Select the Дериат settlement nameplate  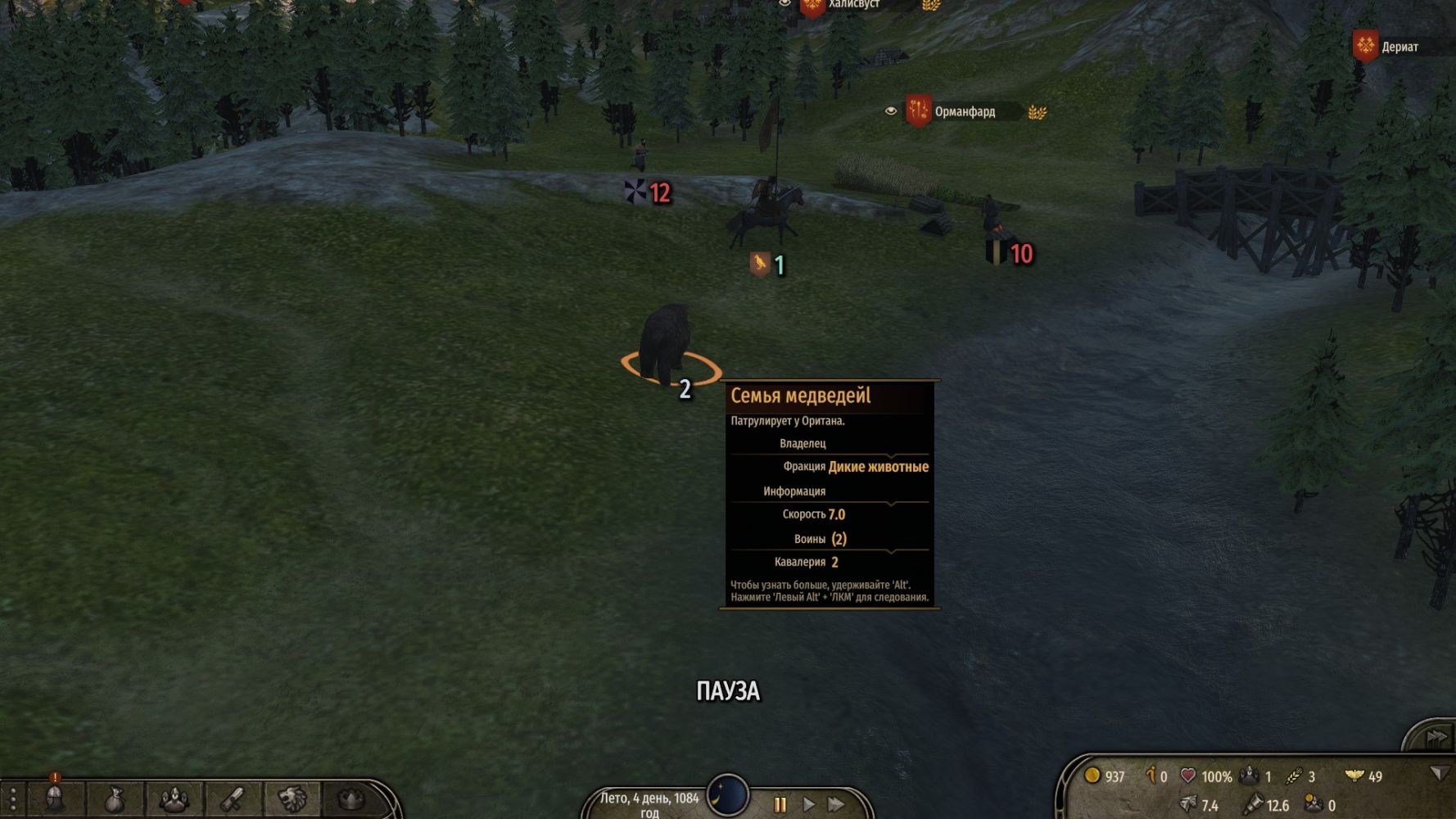point(1399,48)
